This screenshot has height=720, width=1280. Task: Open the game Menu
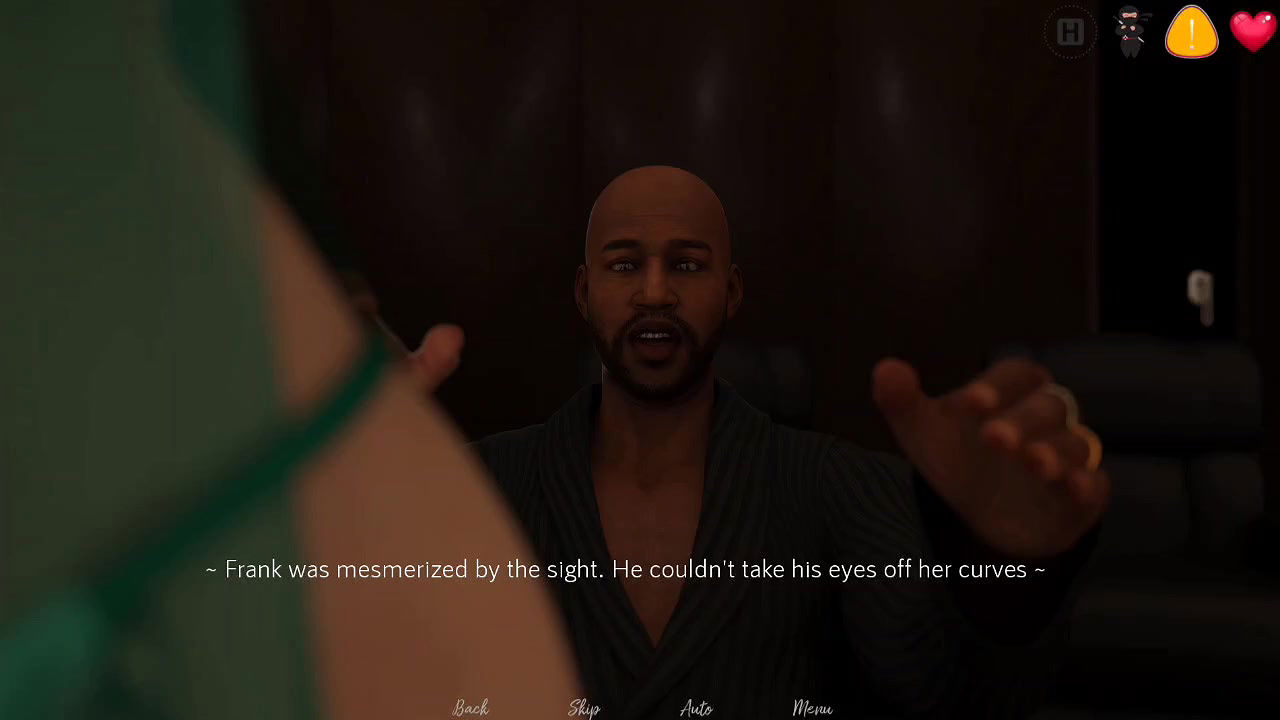click(812, 708)
